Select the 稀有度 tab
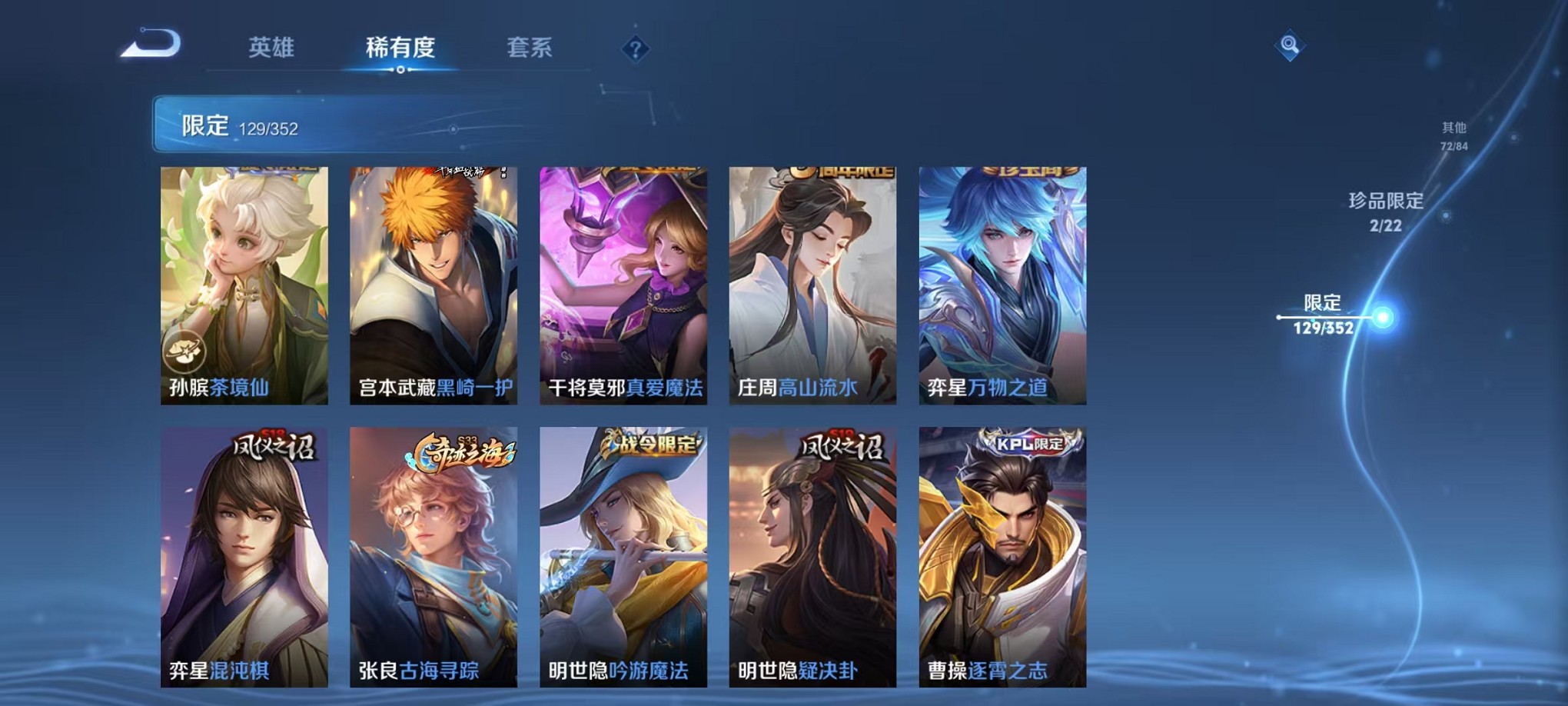Image resolution: width=1568 pixels, height=706 pixels. pyautogui.click(x=400, y=48)
